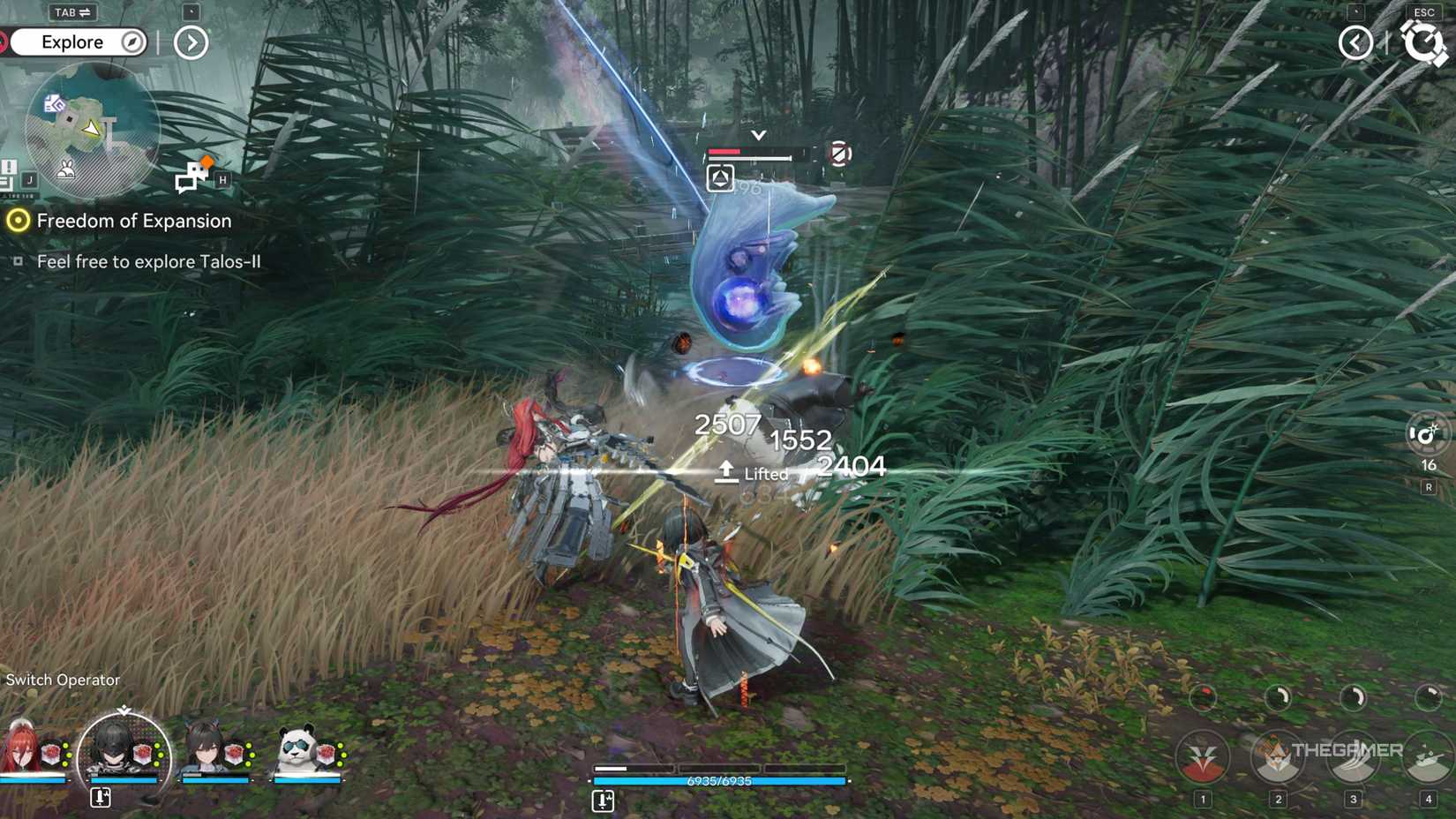The width and height of the screenshot is (1456, 819).
Task: Click the back chevron near the ESC label
Action: click(x=1356, y=41)
